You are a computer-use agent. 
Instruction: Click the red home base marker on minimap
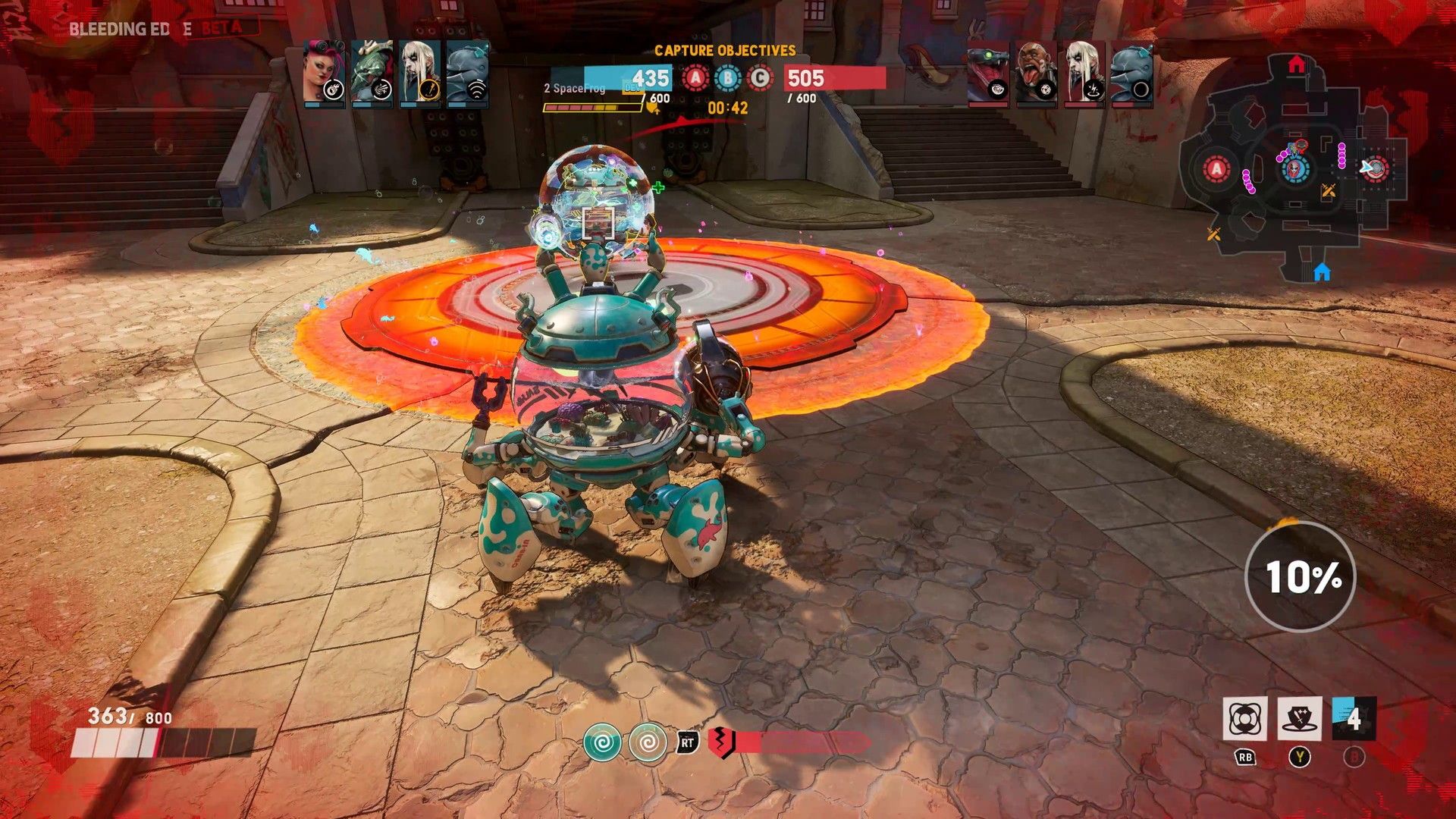pyautogui.click(x=1296, y=65)
